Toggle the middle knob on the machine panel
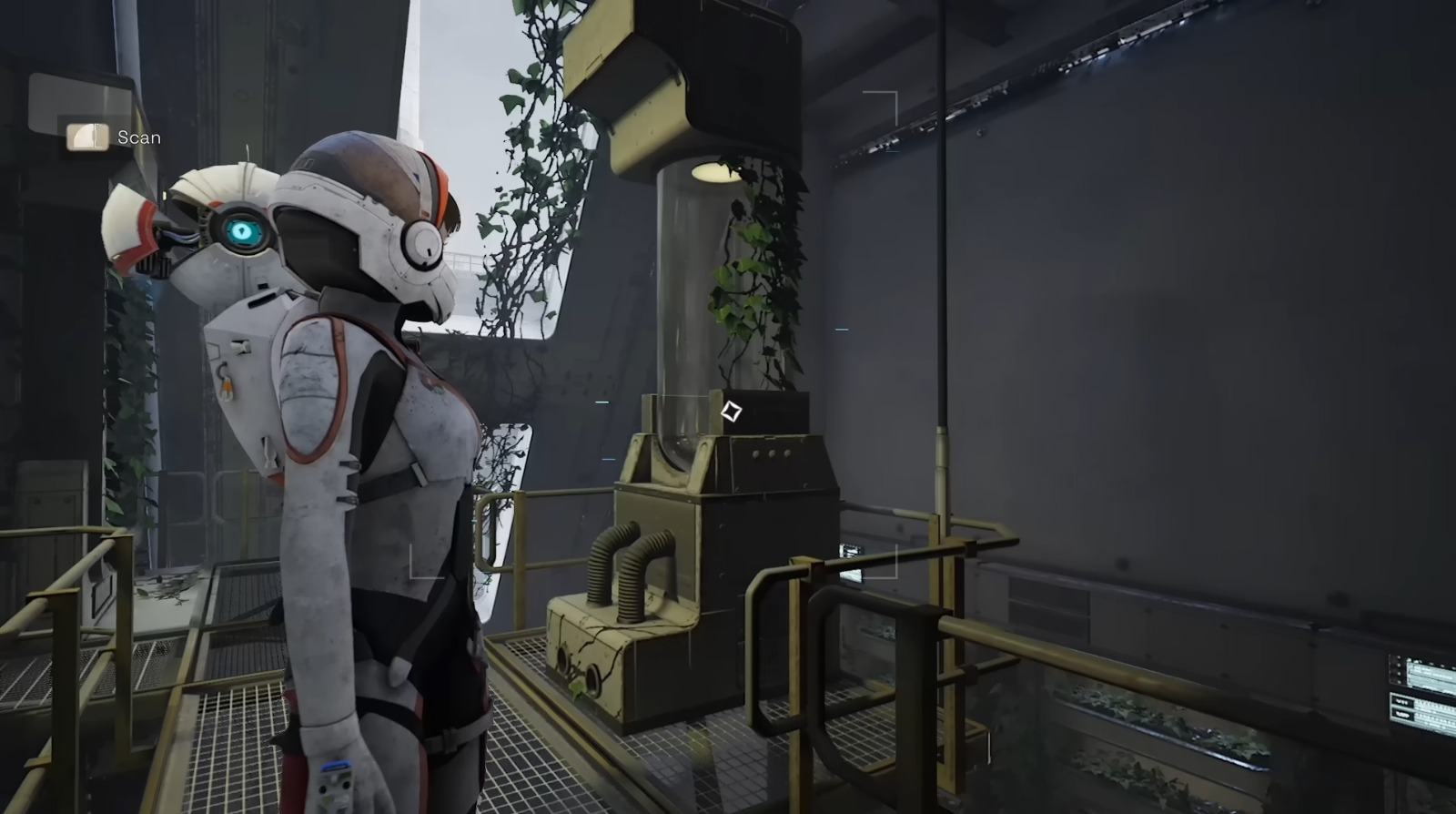The image size is (1456, 814). (773, 453)
